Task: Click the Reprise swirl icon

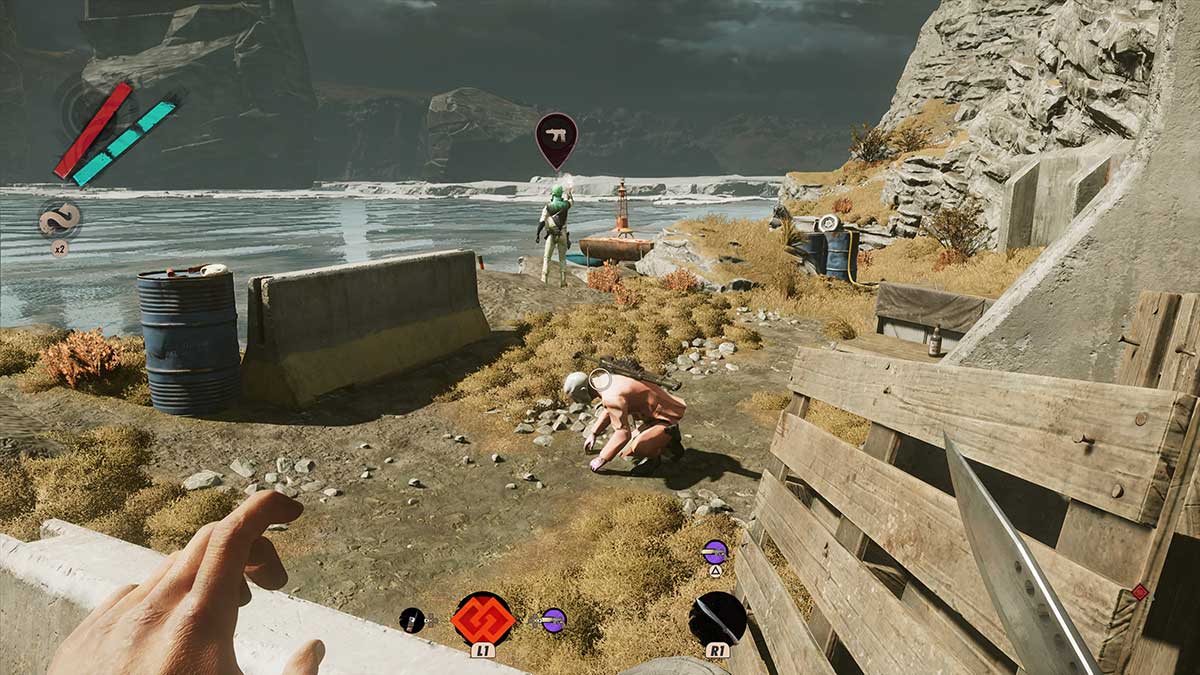Action: coord(59,219)
